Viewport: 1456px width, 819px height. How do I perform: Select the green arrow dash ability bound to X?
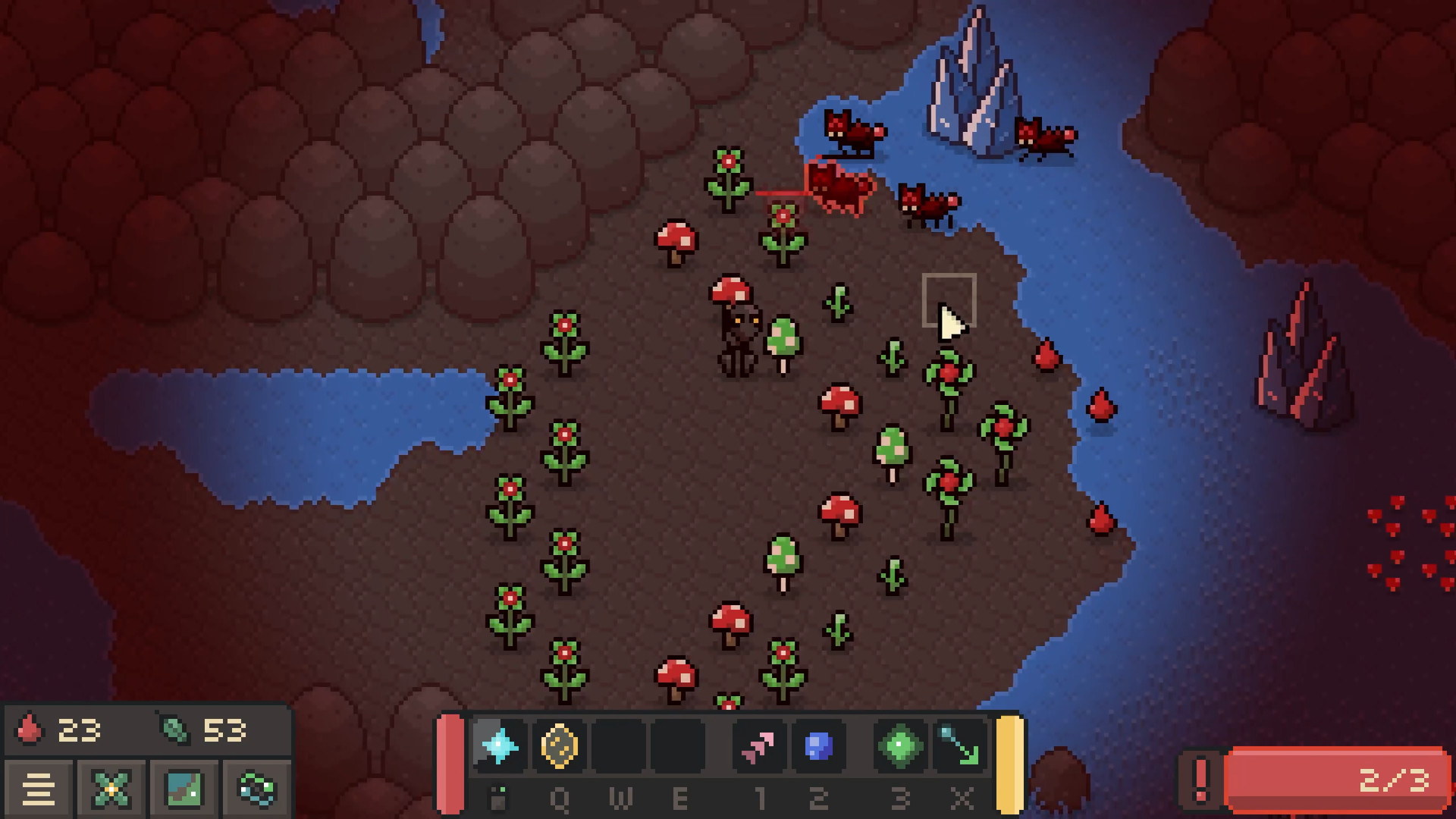959,747
